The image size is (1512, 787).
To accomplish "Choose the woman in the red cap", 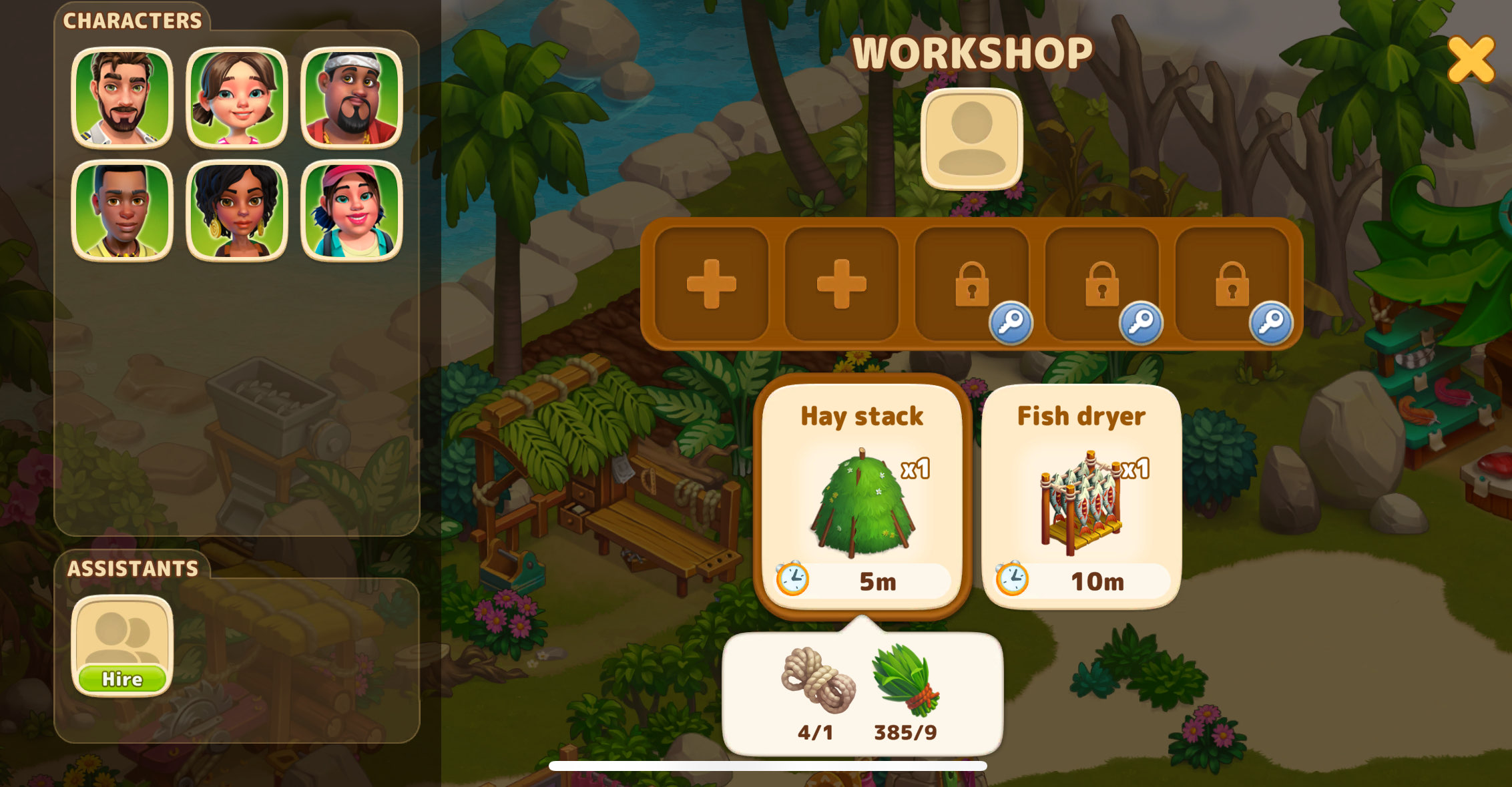I will (x=352, y=211).
